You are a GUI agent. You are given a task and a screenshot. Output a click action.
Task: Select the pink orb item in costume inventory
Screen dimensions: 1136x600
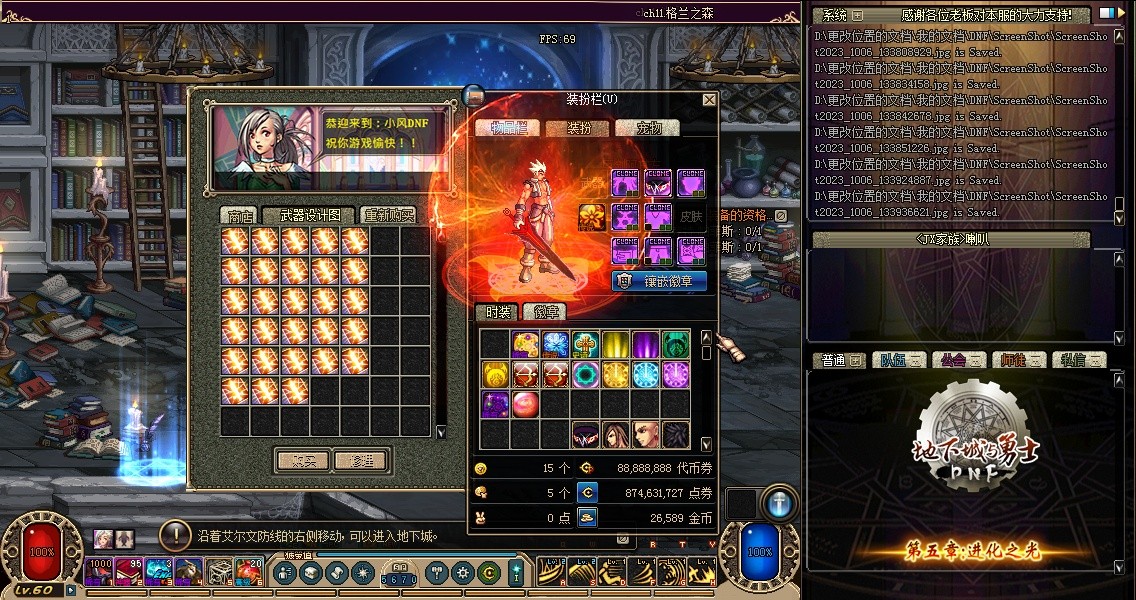pyautogui.click(x=525, y=404)
